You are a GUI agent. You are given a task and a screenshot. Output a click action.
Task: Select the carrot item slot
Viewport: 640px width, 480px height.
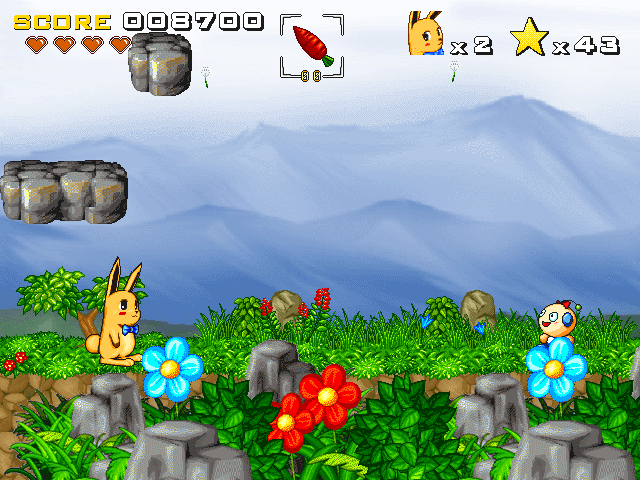312,45
